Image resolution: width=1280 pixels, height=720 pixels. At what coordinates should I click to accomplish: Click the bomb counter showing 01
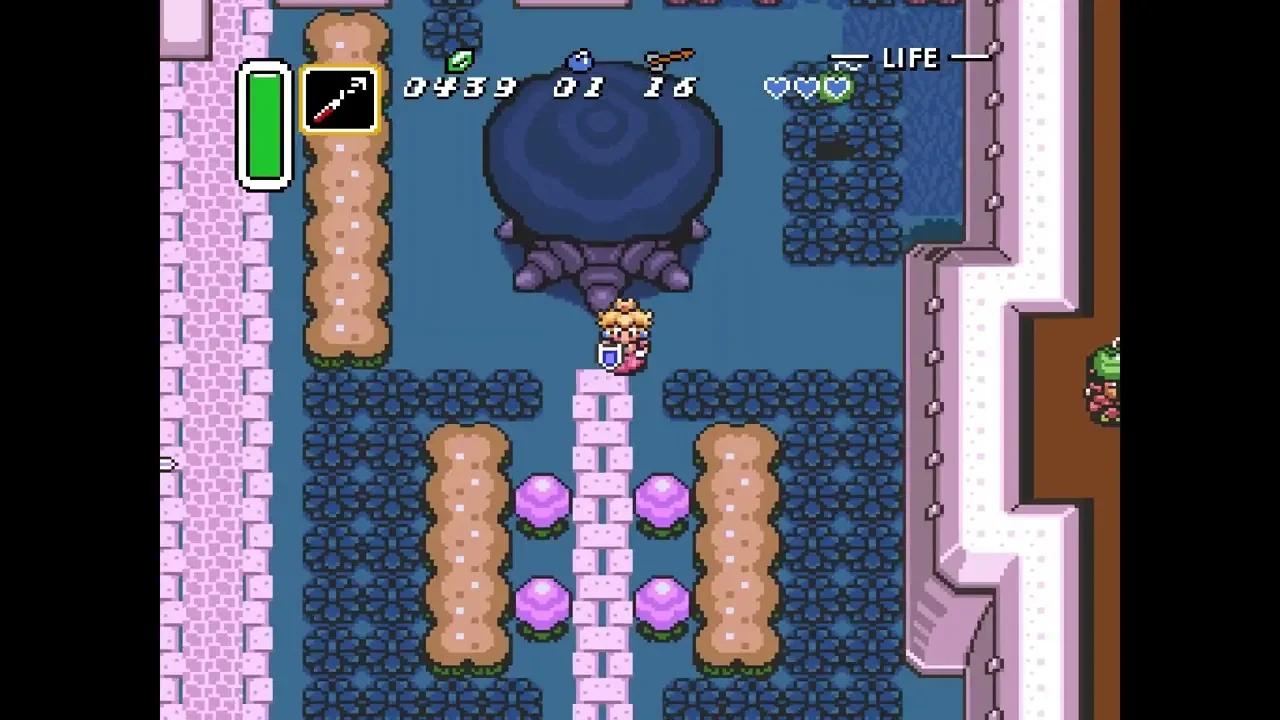point(580,88)
